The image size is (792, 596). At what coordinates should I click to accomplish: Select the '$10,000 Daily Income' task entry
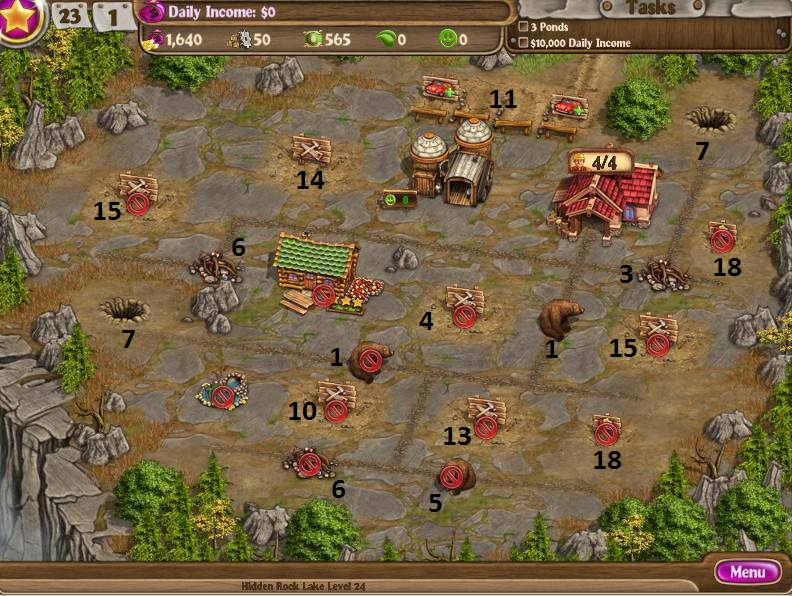click(580, 43)
